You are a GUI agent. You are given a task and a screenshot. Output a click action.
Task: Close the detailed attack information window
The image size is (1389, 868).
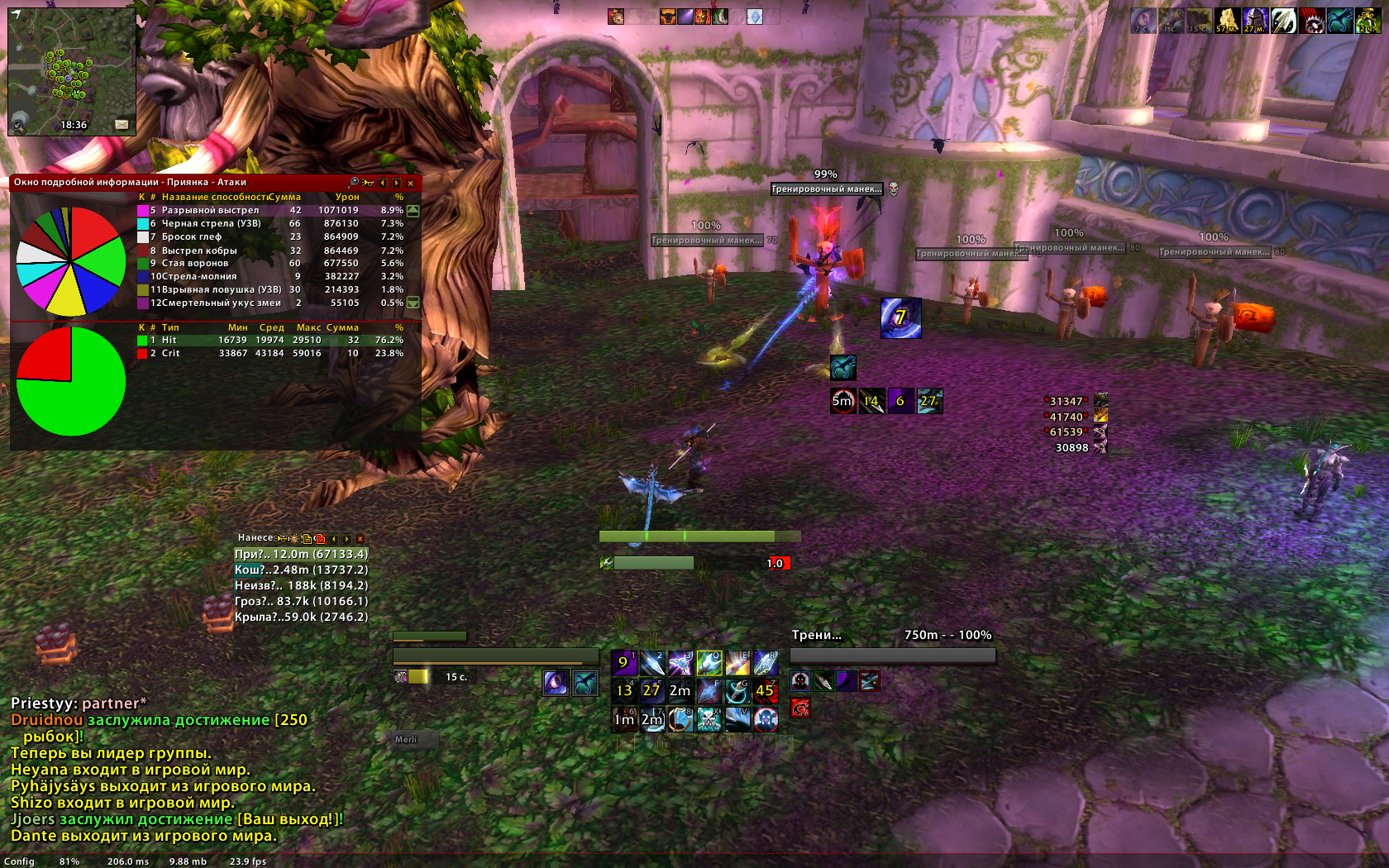[410, 183]
